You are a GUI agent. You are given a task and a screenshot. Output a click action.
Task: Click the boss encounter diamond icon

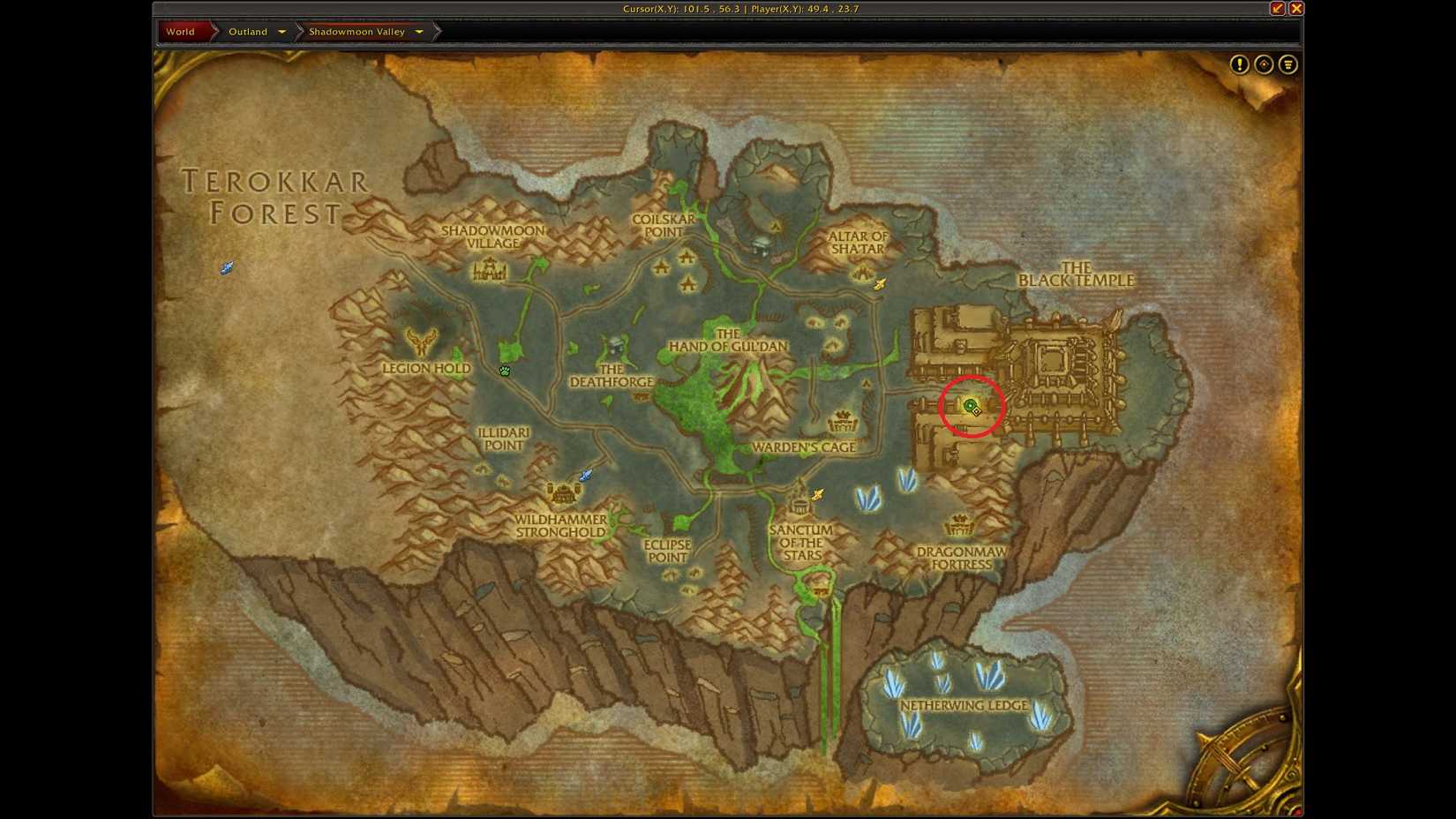[x=1263, y=64]
